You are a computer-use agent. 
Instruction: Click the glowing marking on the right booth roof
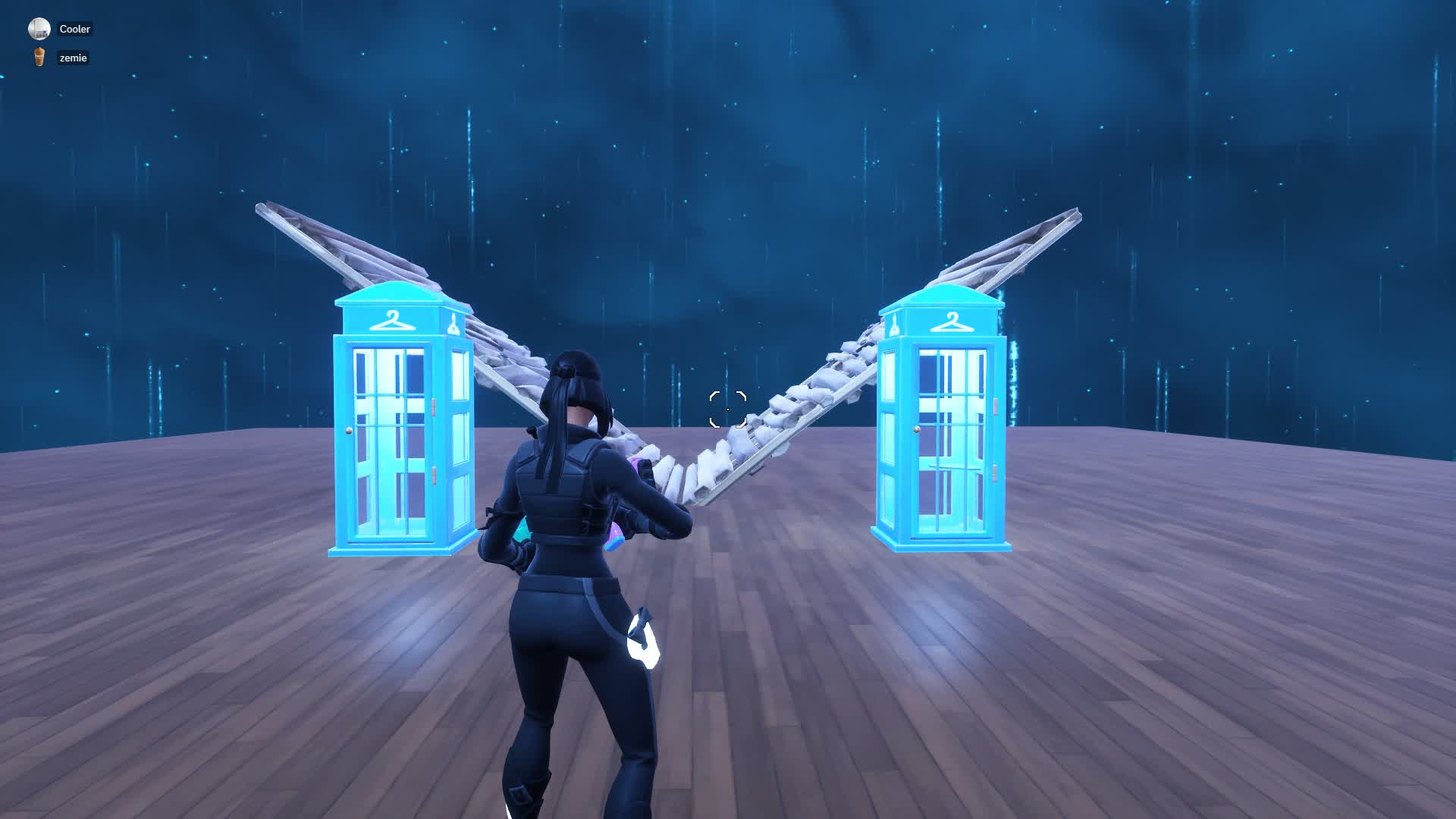895,325
